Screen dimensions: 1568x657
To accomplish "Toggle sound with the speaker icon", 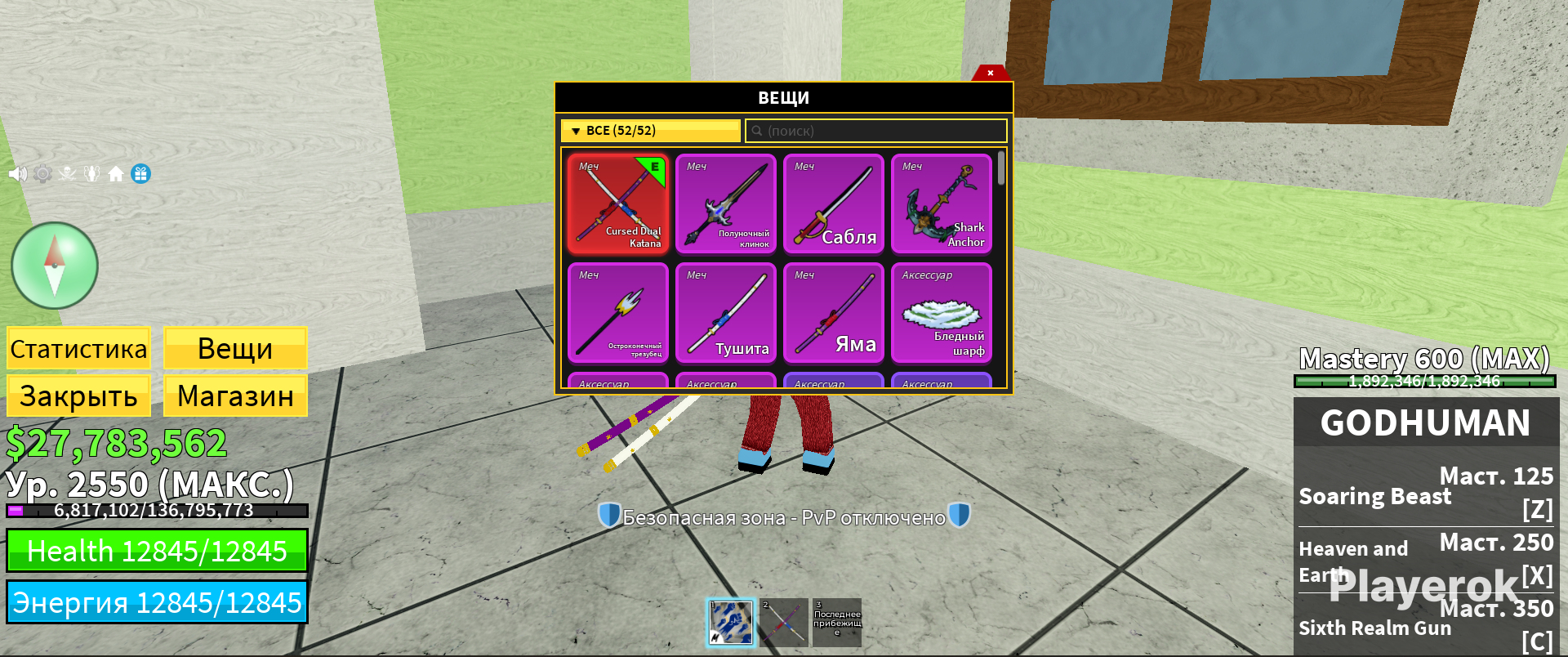I will tap(17, 174).
